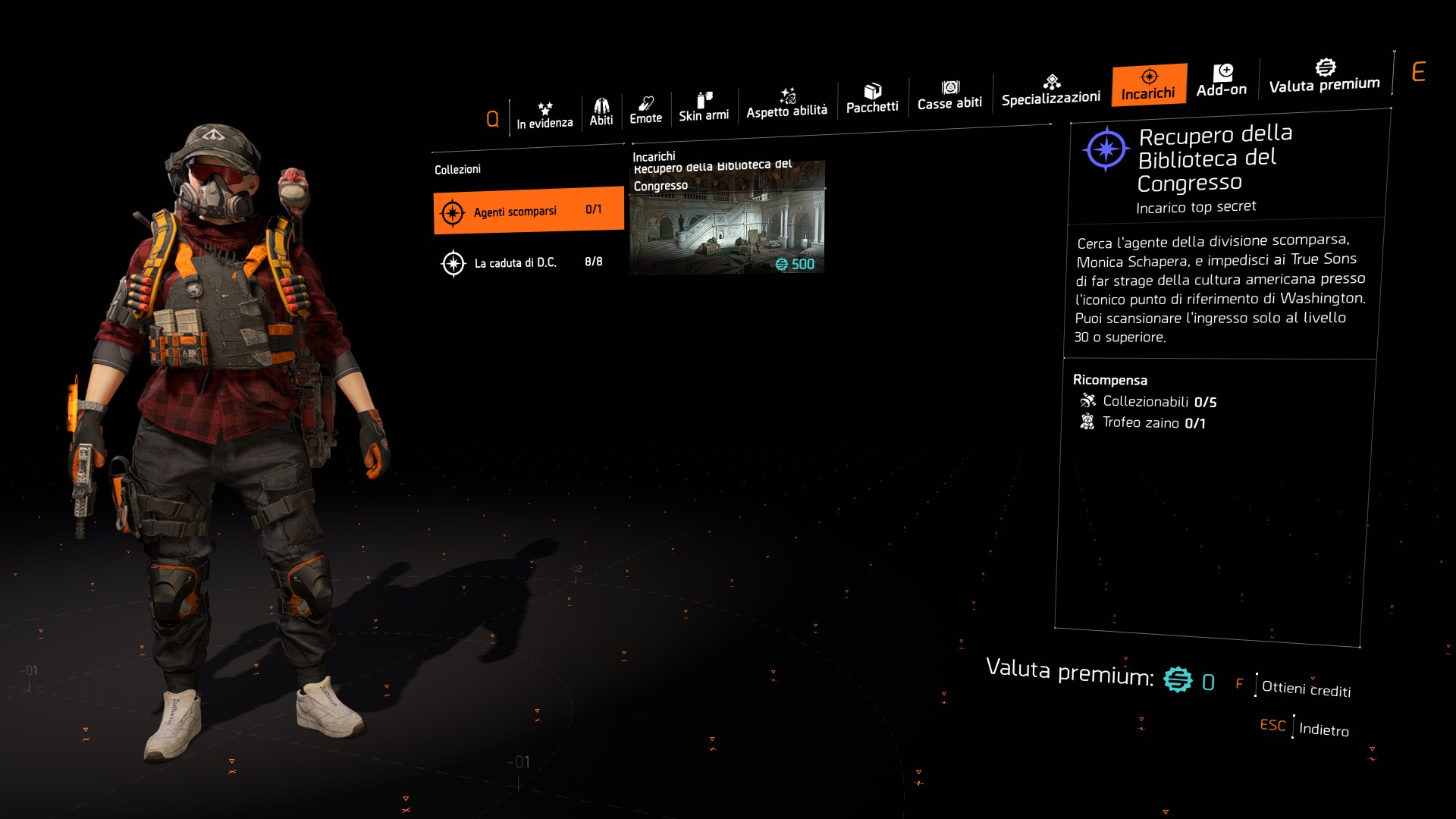Open the In evidenza tab
Viewport: 1456px width, 819px height.
click(544, 115)
